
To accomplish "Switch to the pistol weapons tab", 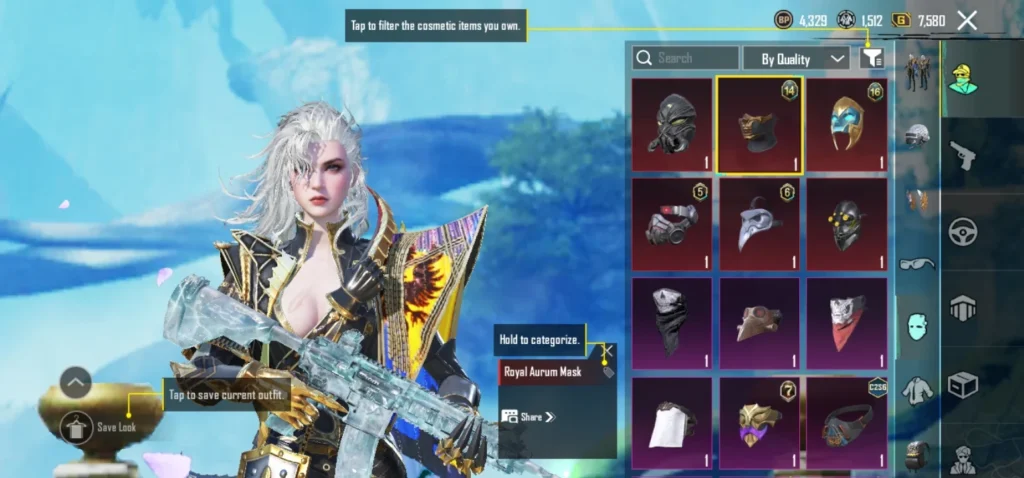I will coord(963,155).
